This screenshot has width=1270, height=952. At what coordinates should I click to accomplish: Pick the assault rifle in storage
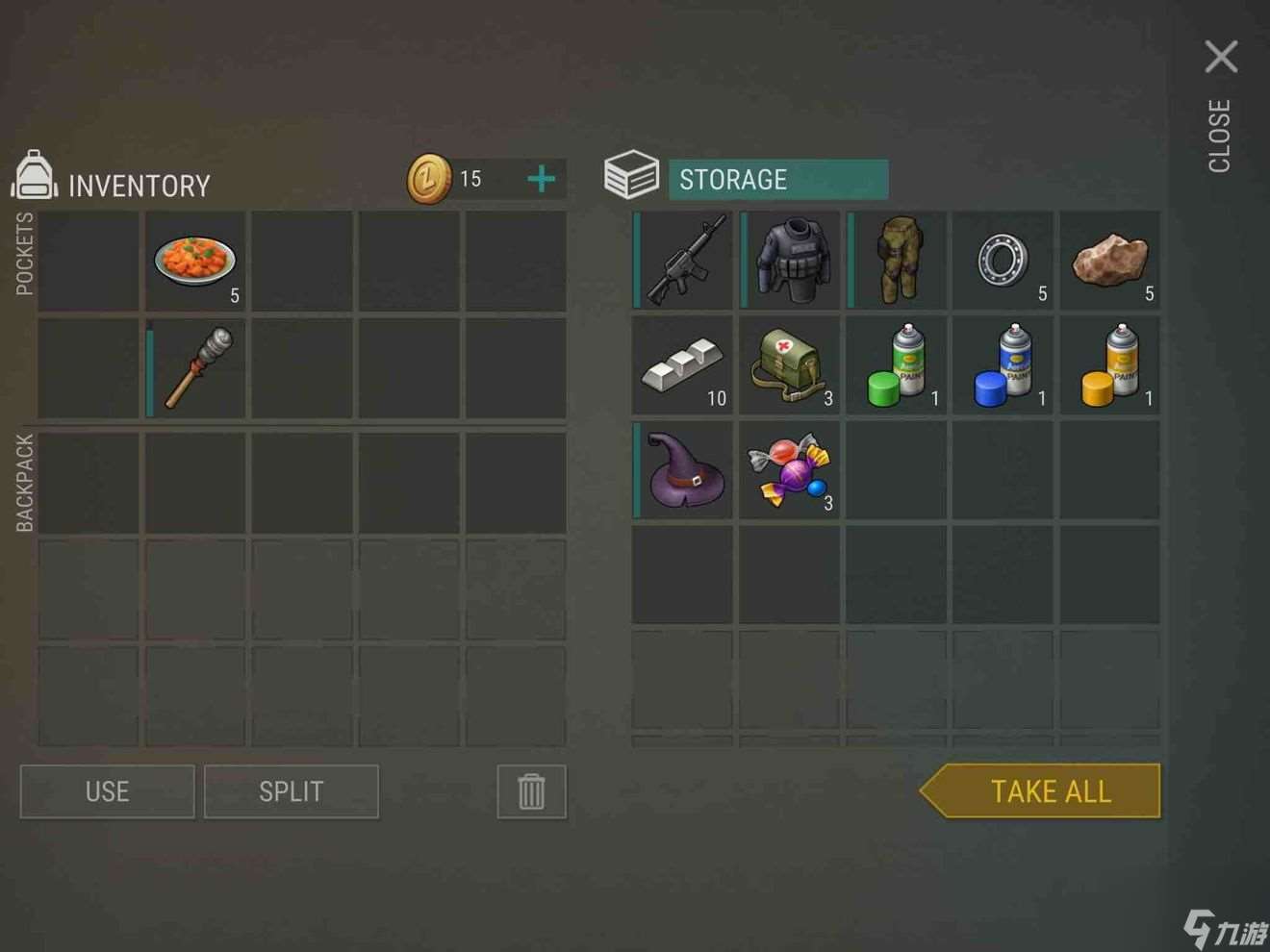click(684, 262)
